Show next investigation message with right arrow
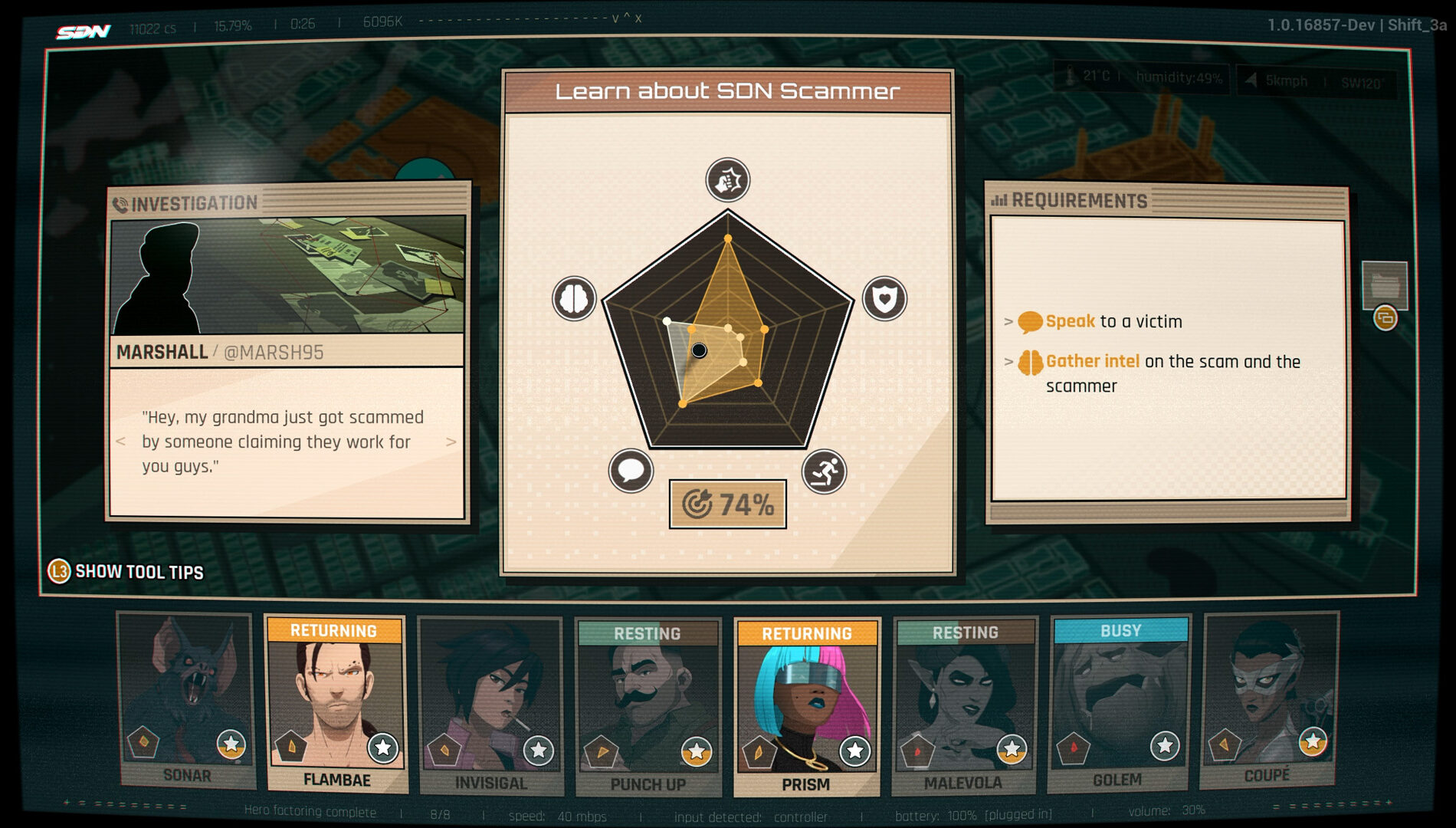This screenshot has width=1456, height=828. [x=451, y=442]
